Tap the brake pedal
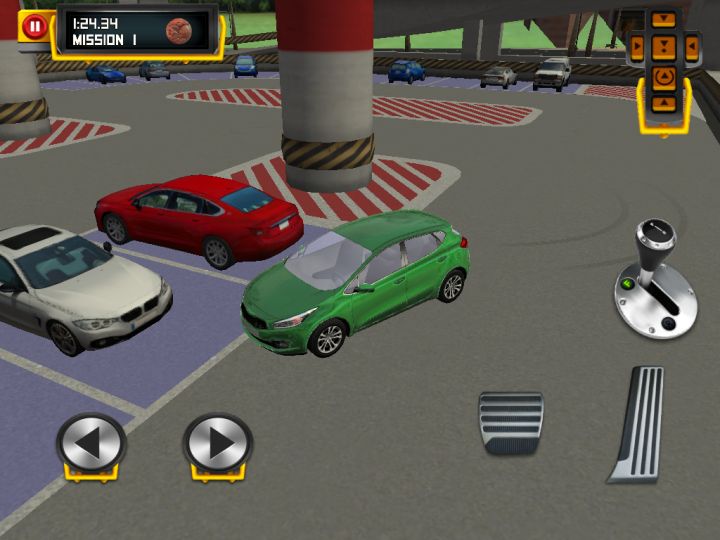Image resolution: width=720 pixels, height=540 pixels. [x=510, y=422]
